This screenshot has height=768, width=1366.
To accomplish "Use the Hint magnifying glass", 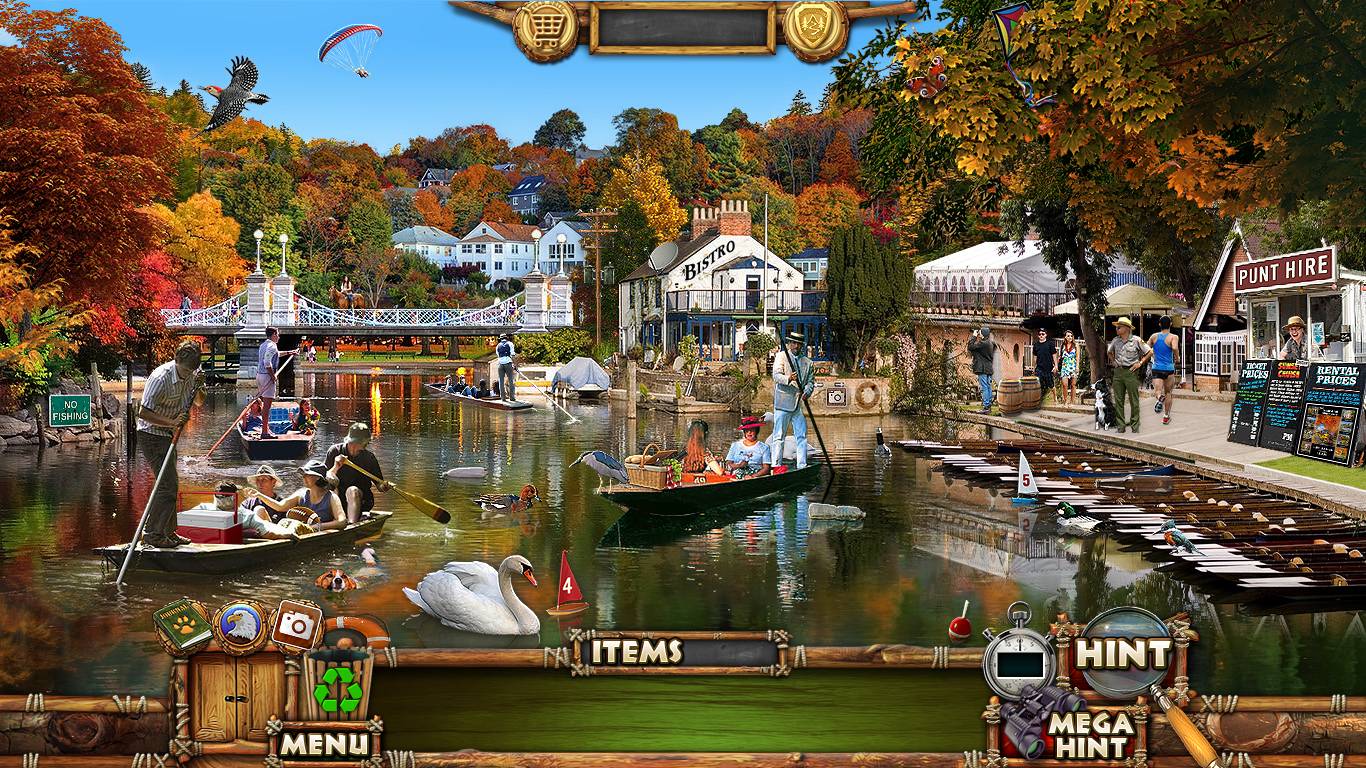I will [1123, 654].
